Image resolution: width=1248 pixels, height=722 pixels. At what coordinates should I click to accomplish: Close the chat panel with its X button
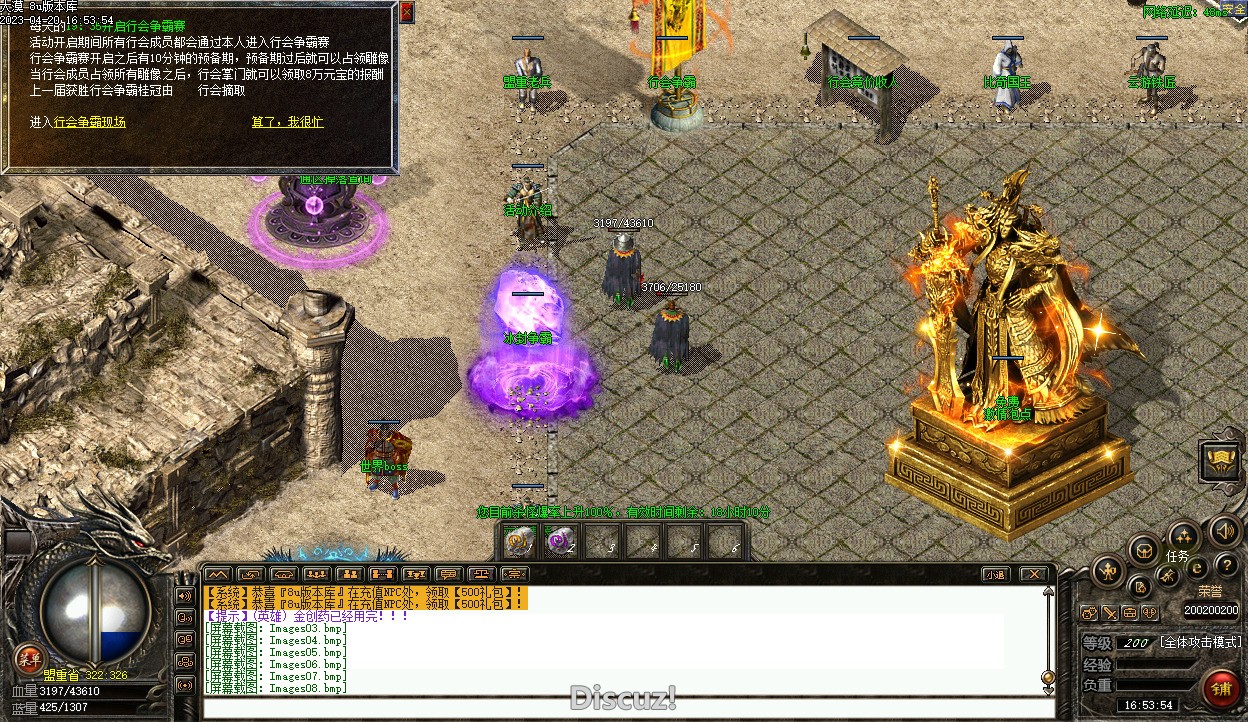[x=1033, y=574]
